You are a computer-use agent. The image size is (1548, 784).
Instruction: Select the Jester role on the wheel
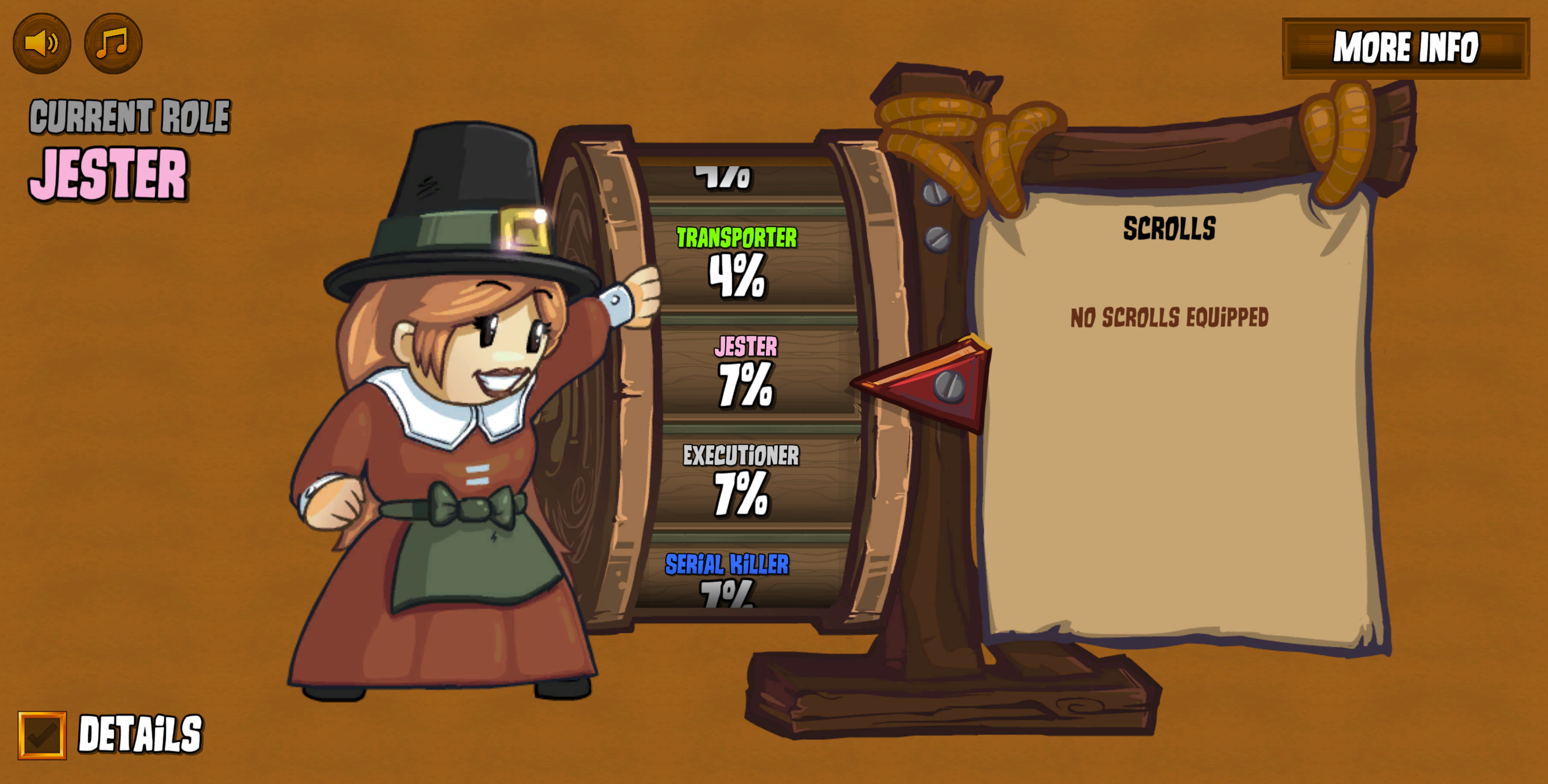click(746, 371)
